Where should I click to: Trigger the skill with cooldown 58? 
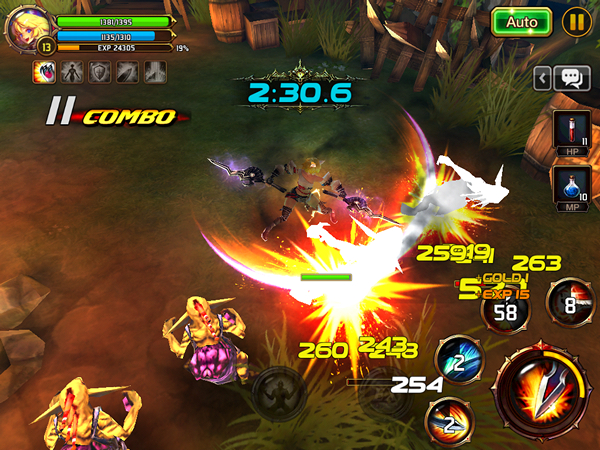(505, 312)
